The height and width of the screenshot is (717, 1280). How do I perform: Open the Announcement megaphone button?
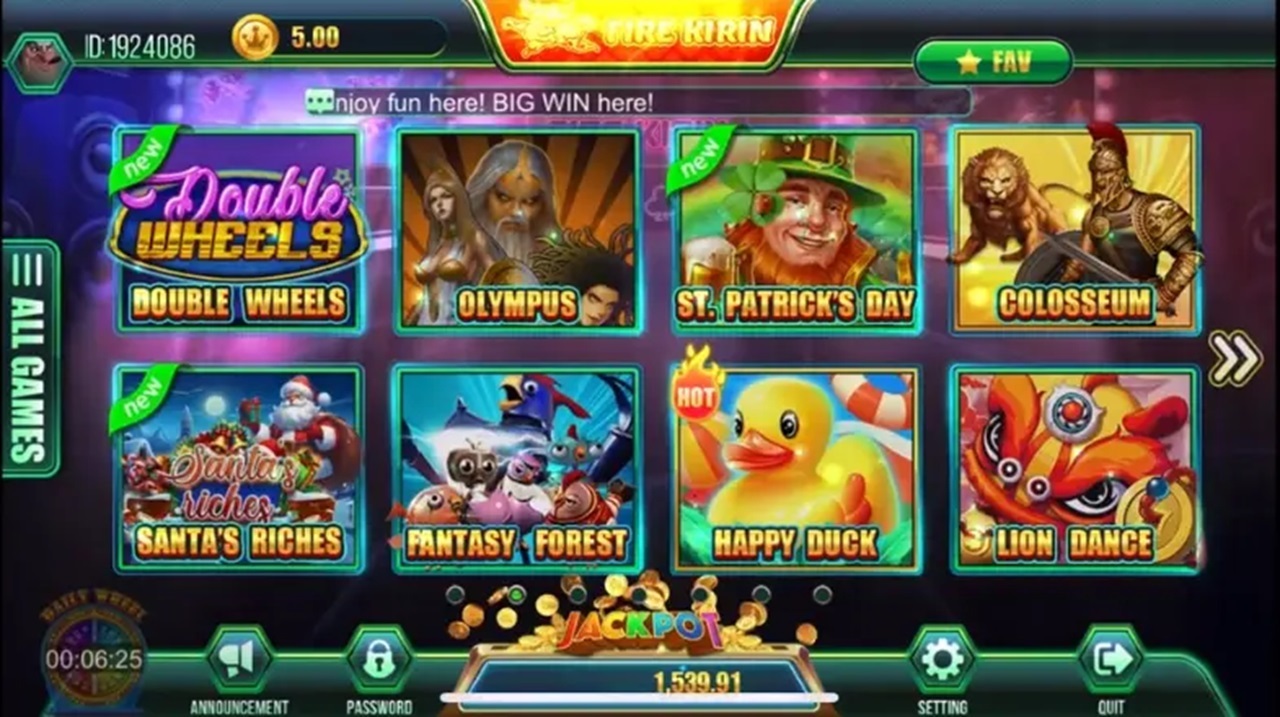pyautogui.click(x=239, y=660)
